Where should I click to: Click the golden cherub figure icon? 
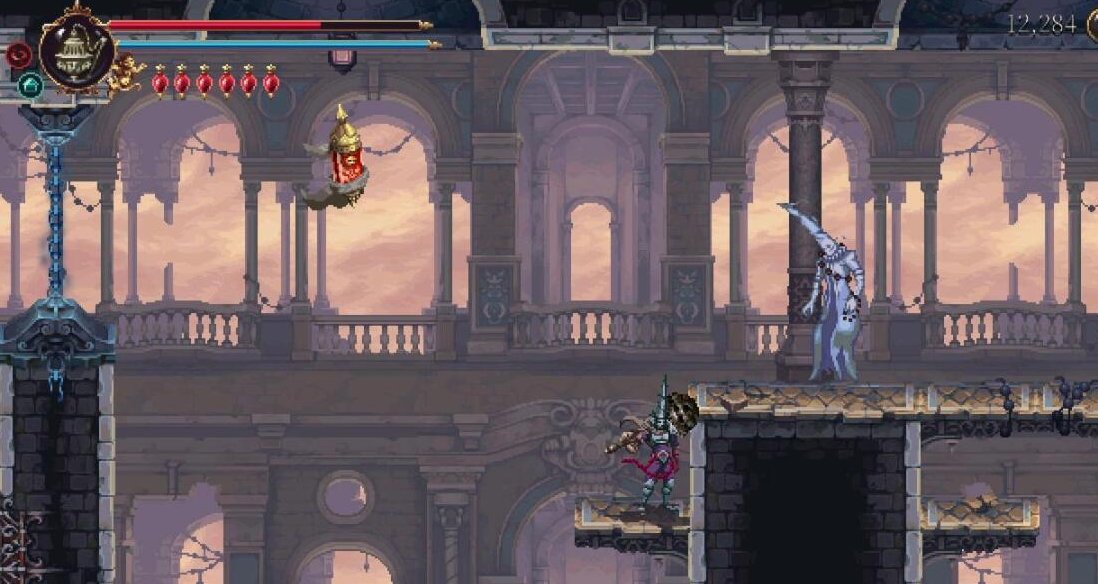pyautogui.click(x=127, y=75)
